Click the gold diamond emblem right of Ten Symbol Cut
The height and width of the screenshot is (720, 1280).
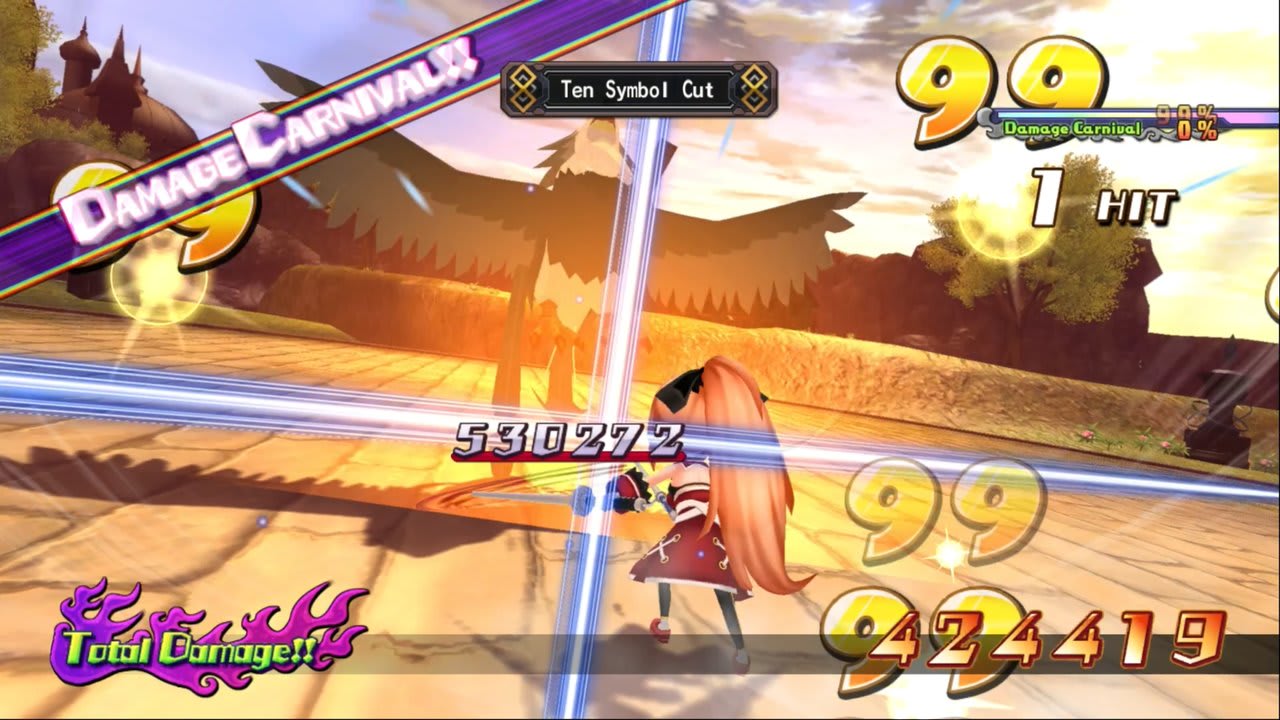coord(753,89)
